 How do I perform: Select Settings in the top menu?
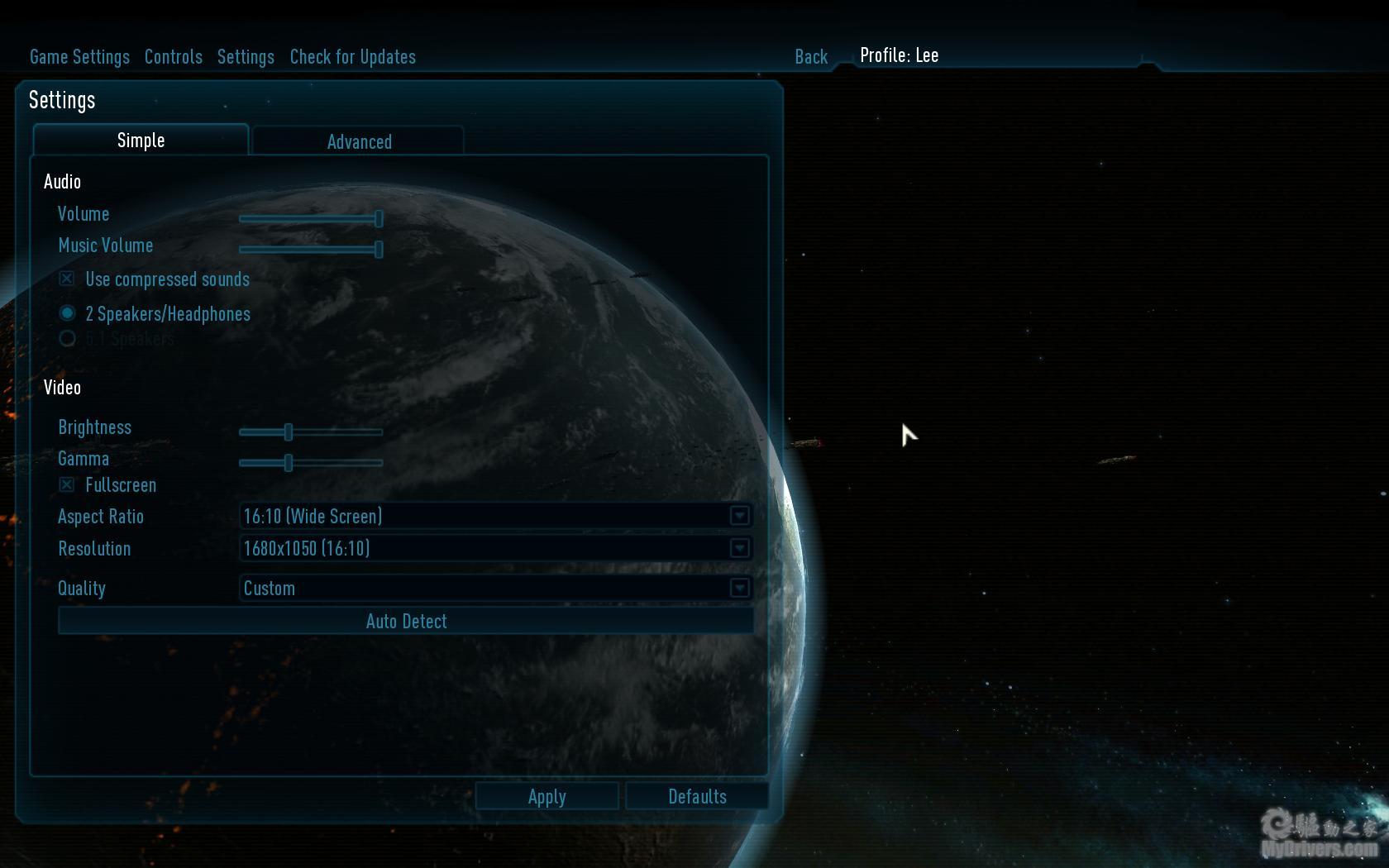click(246, 57)
